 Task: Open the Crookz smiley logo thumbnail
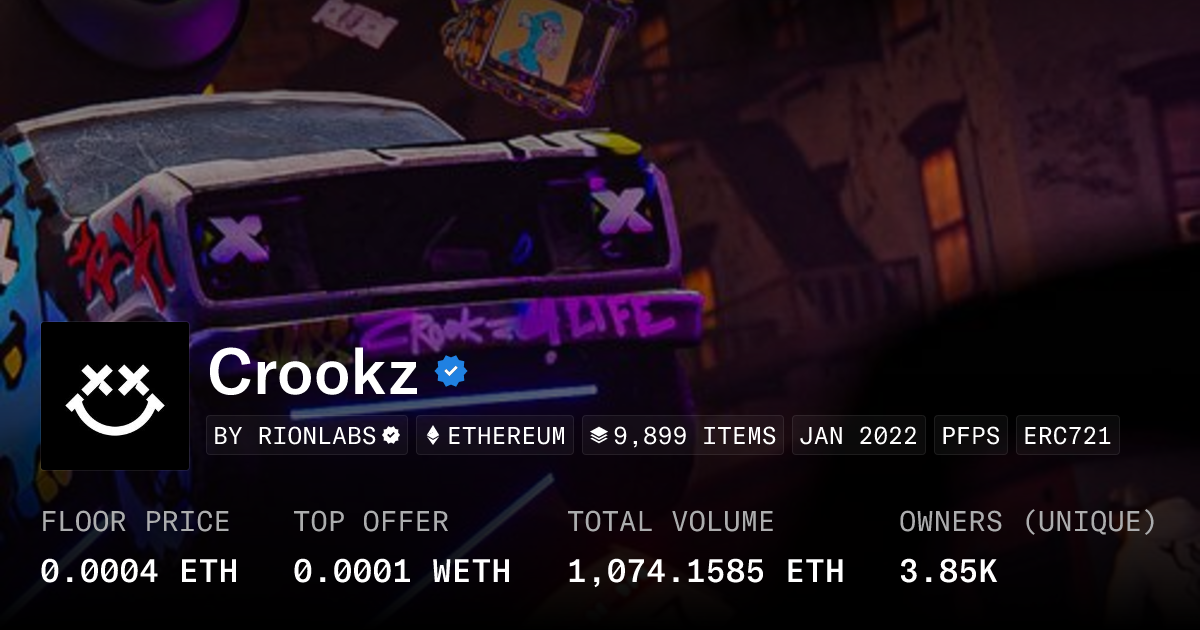pyautogui.click(x=115, y=396)
